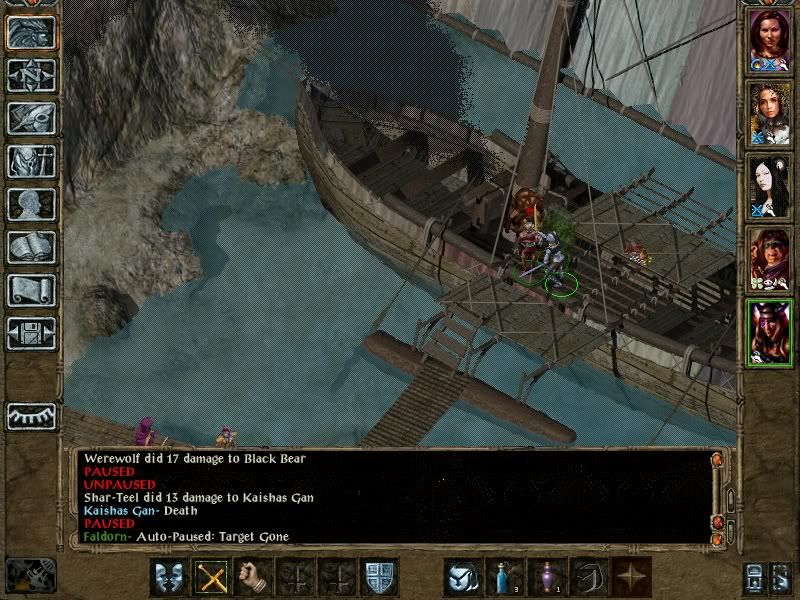Open the options menu with the floppy disk
Screen dimensions: 800x600
[x=31, y=333]
